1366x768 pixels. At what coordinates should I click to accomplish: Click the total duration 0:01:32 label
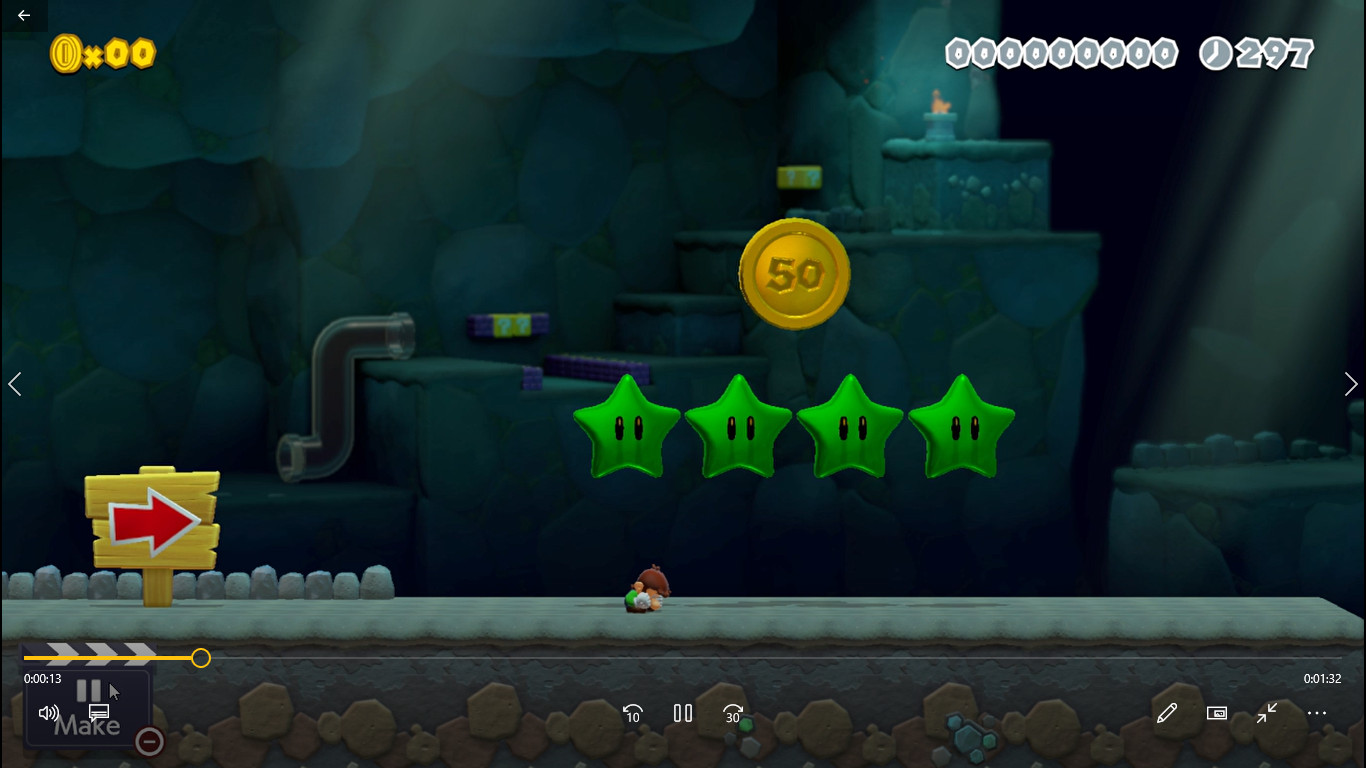pyautogui.click(x=1322, y=678)
